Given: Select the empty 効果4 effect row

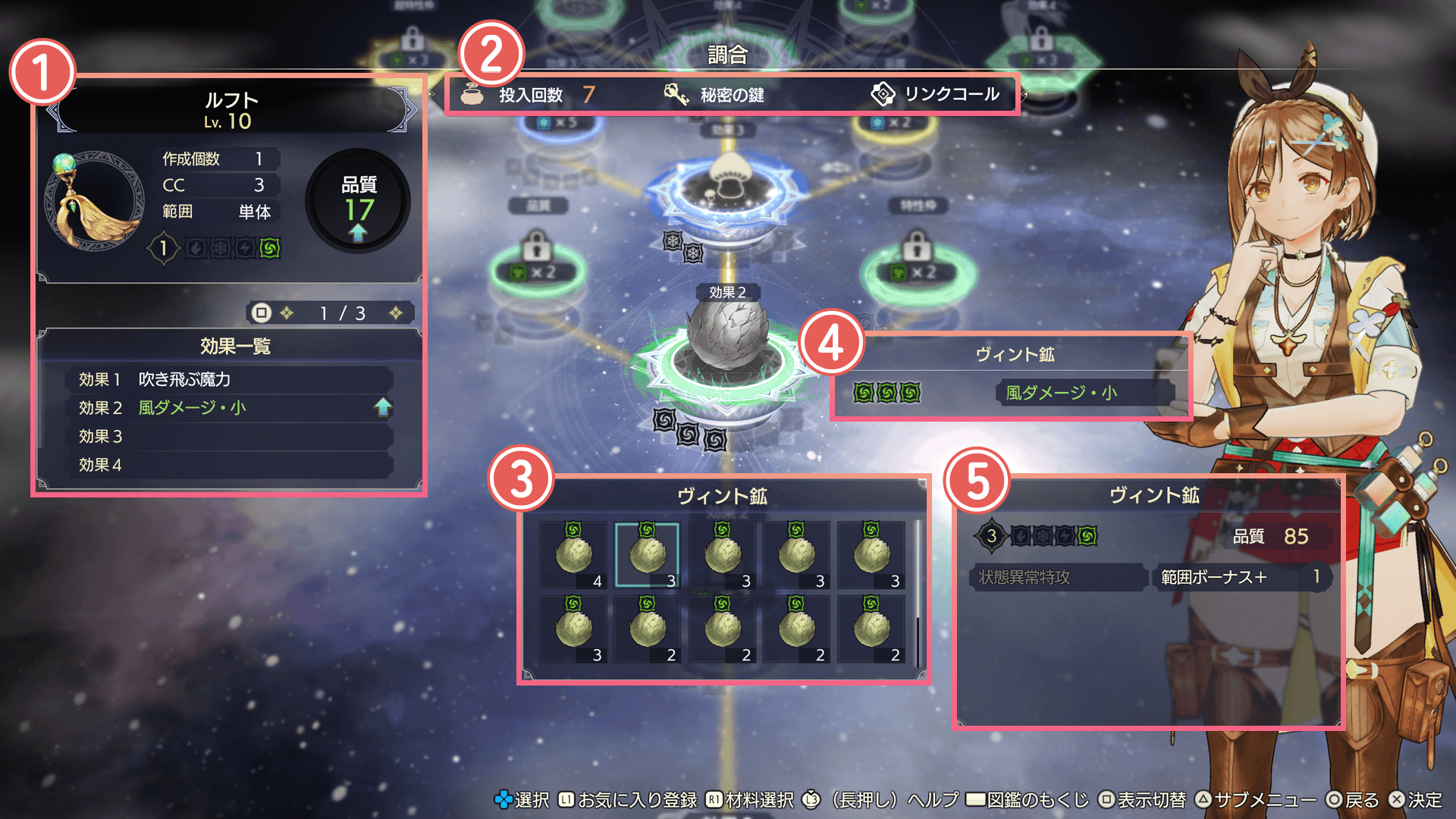Looking at the screenshot, I should point(229,465).
